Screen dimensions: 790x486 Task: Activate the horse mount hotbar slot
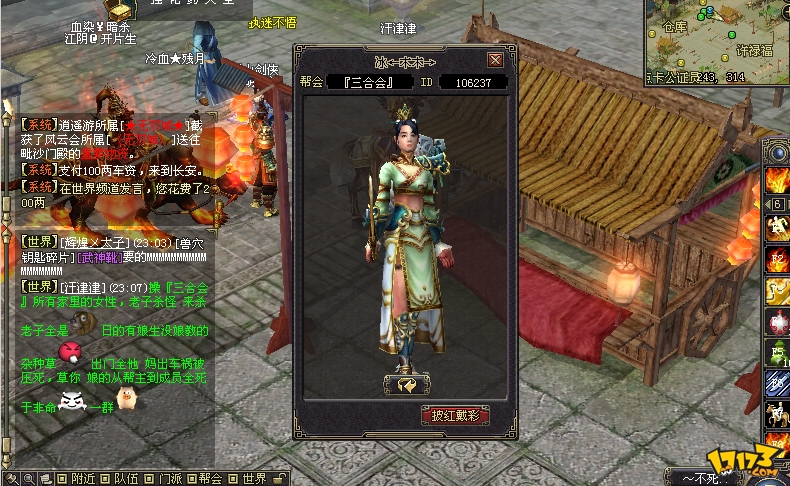point(778,413)
